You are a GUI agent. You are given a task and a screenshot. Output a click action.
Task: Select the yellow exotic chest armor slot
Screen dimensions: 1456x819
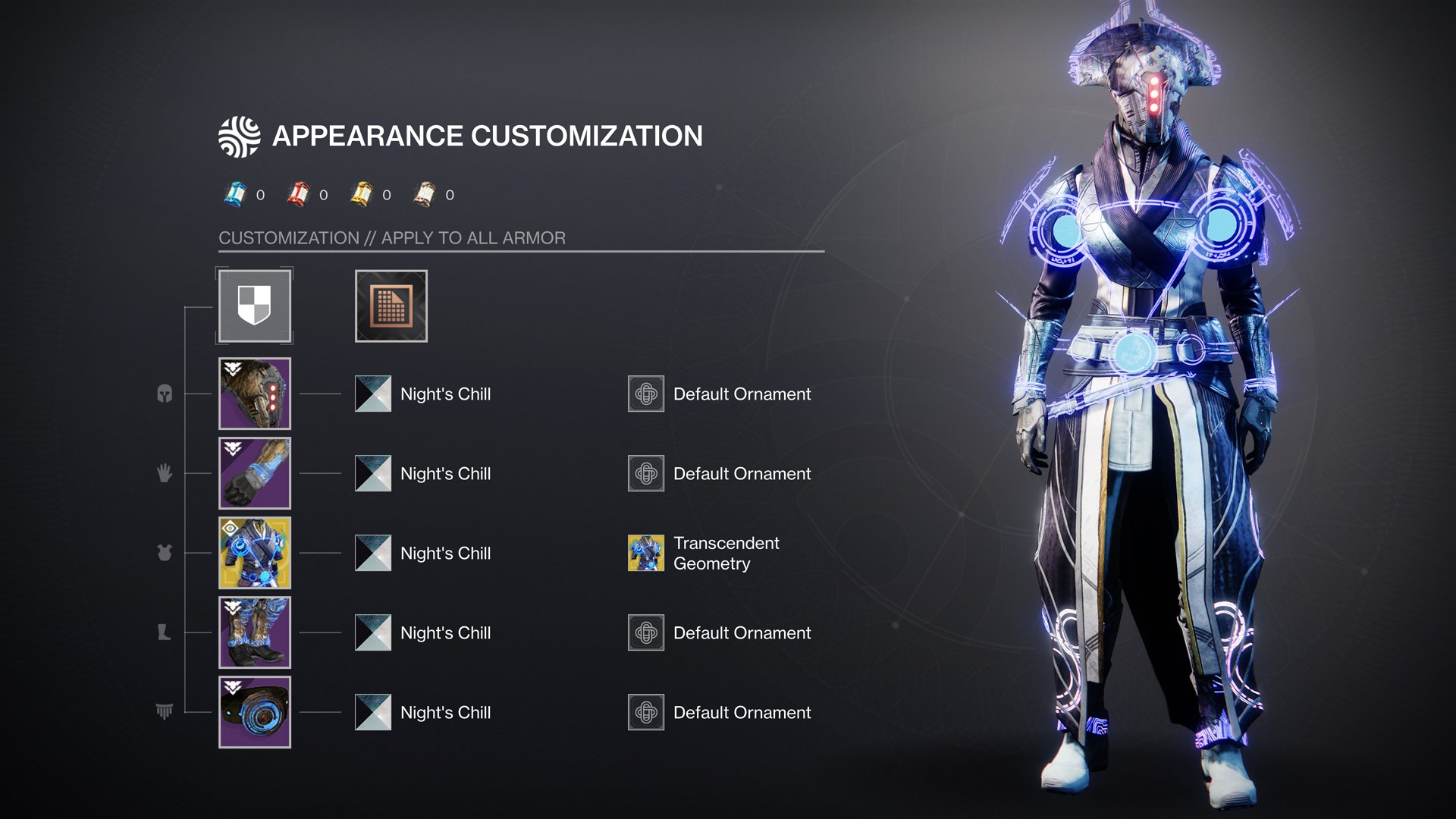[254, 553]
